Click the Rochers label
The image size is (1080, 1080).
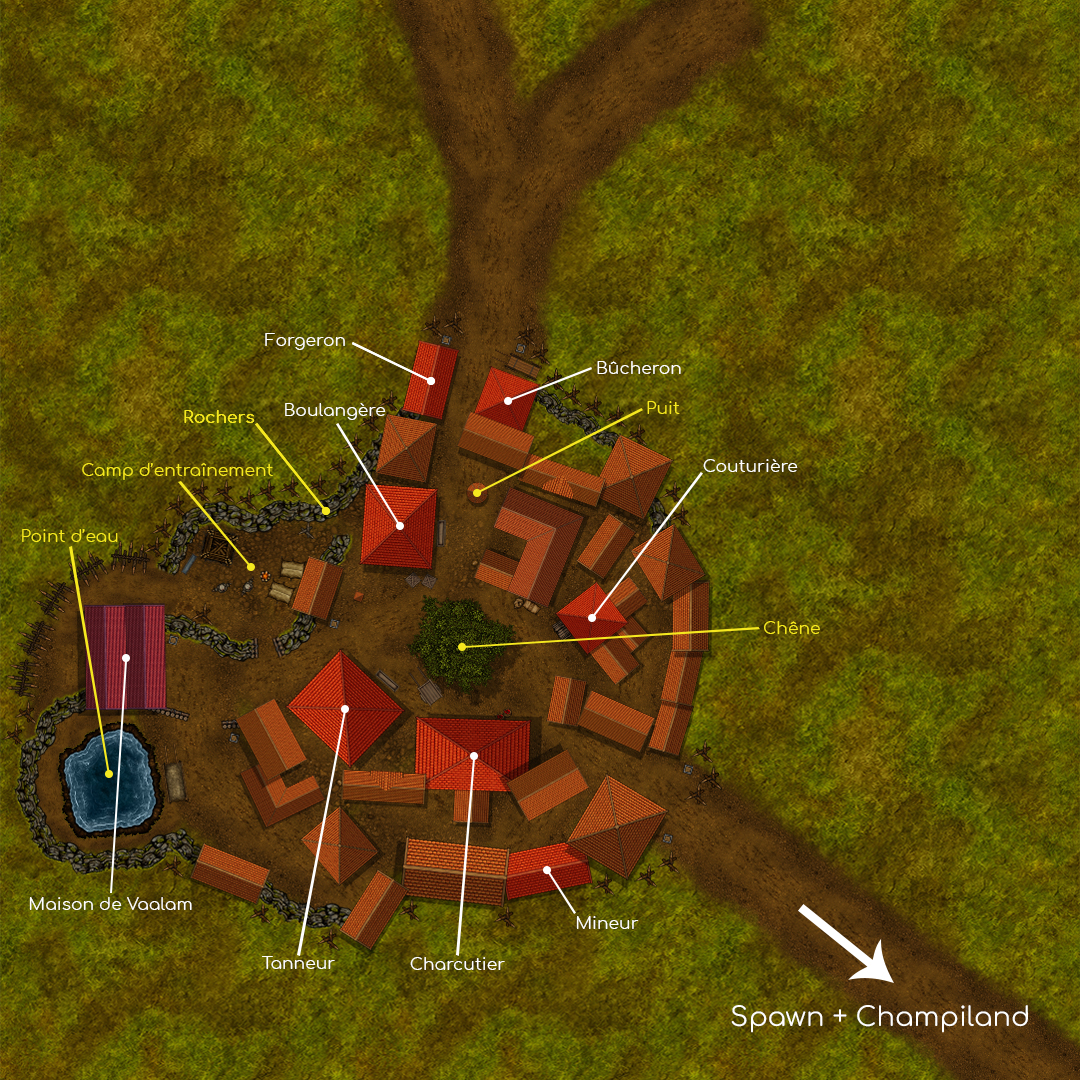[219, 417]
